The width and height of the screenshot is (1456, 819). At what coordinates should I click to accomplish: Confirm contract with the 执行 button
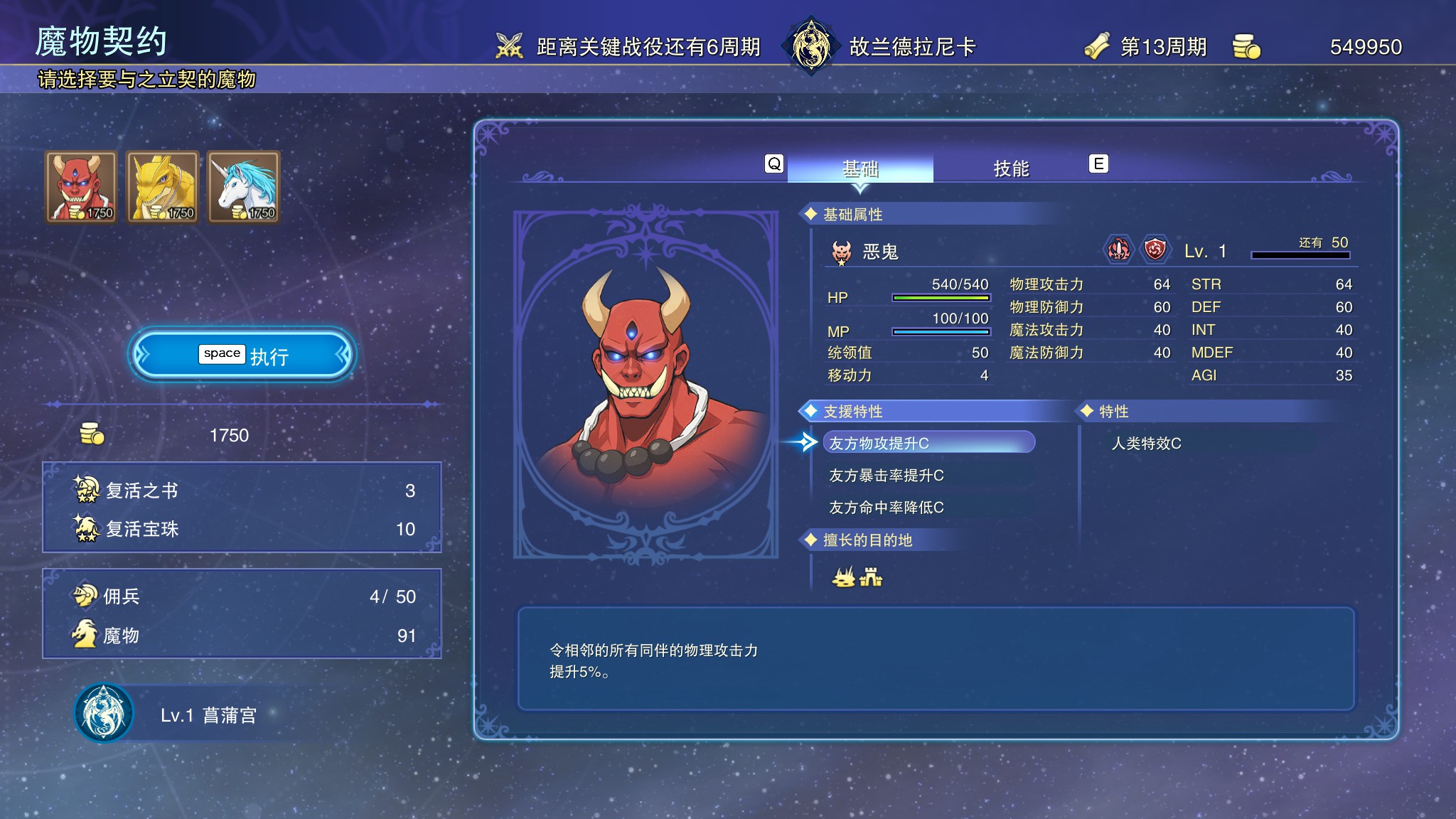[x=242, y=355]
